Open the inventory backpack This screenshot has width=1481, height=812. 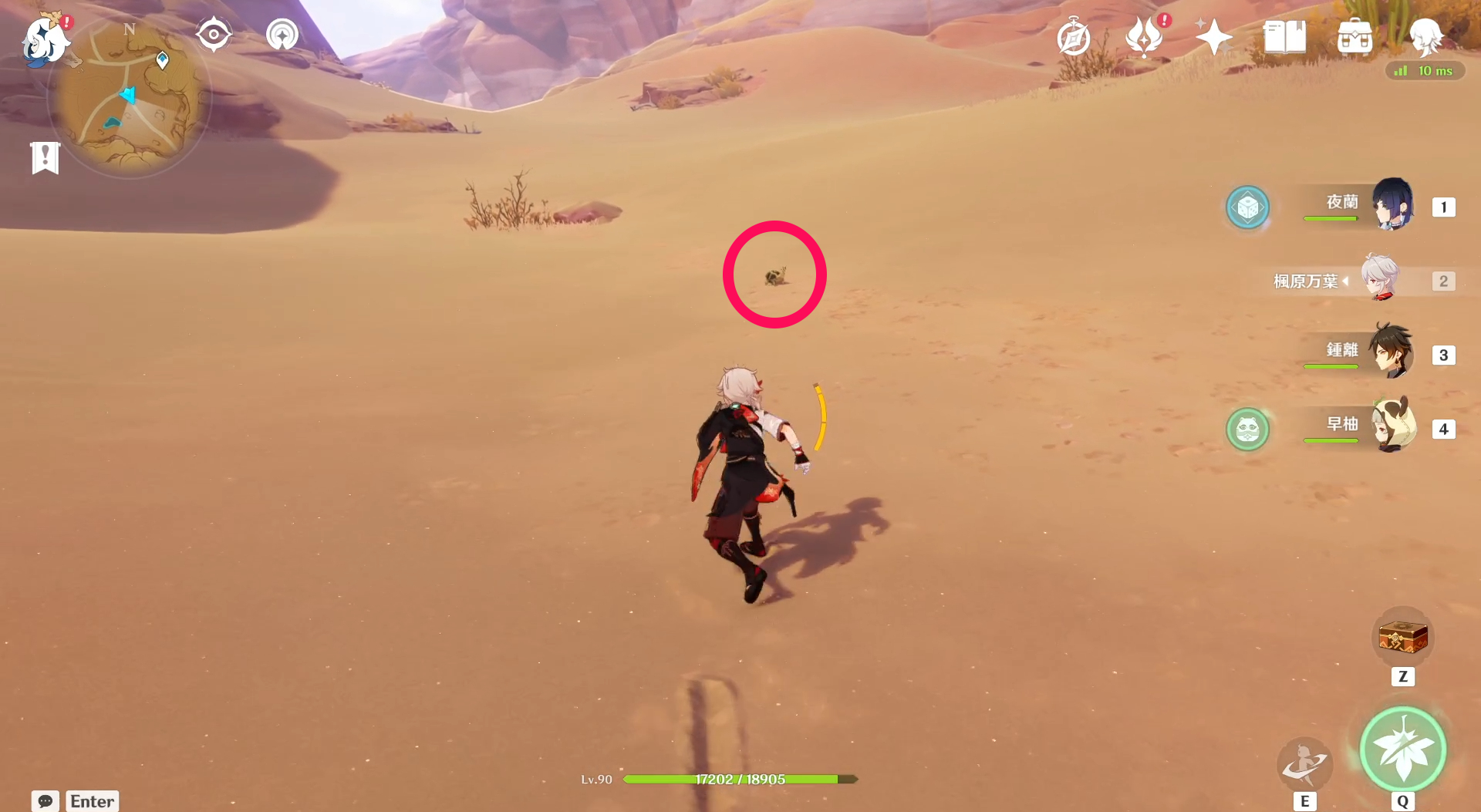(1354, 36)
